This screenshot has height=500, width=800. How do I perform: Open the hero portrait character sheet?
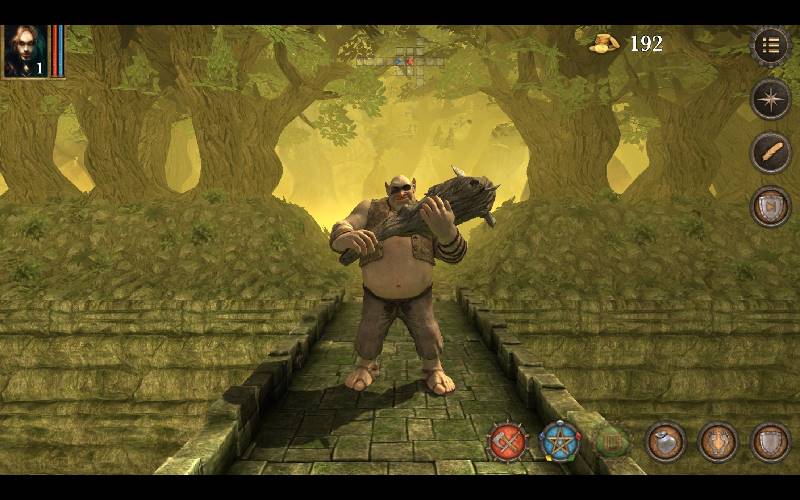coord(24,50)
